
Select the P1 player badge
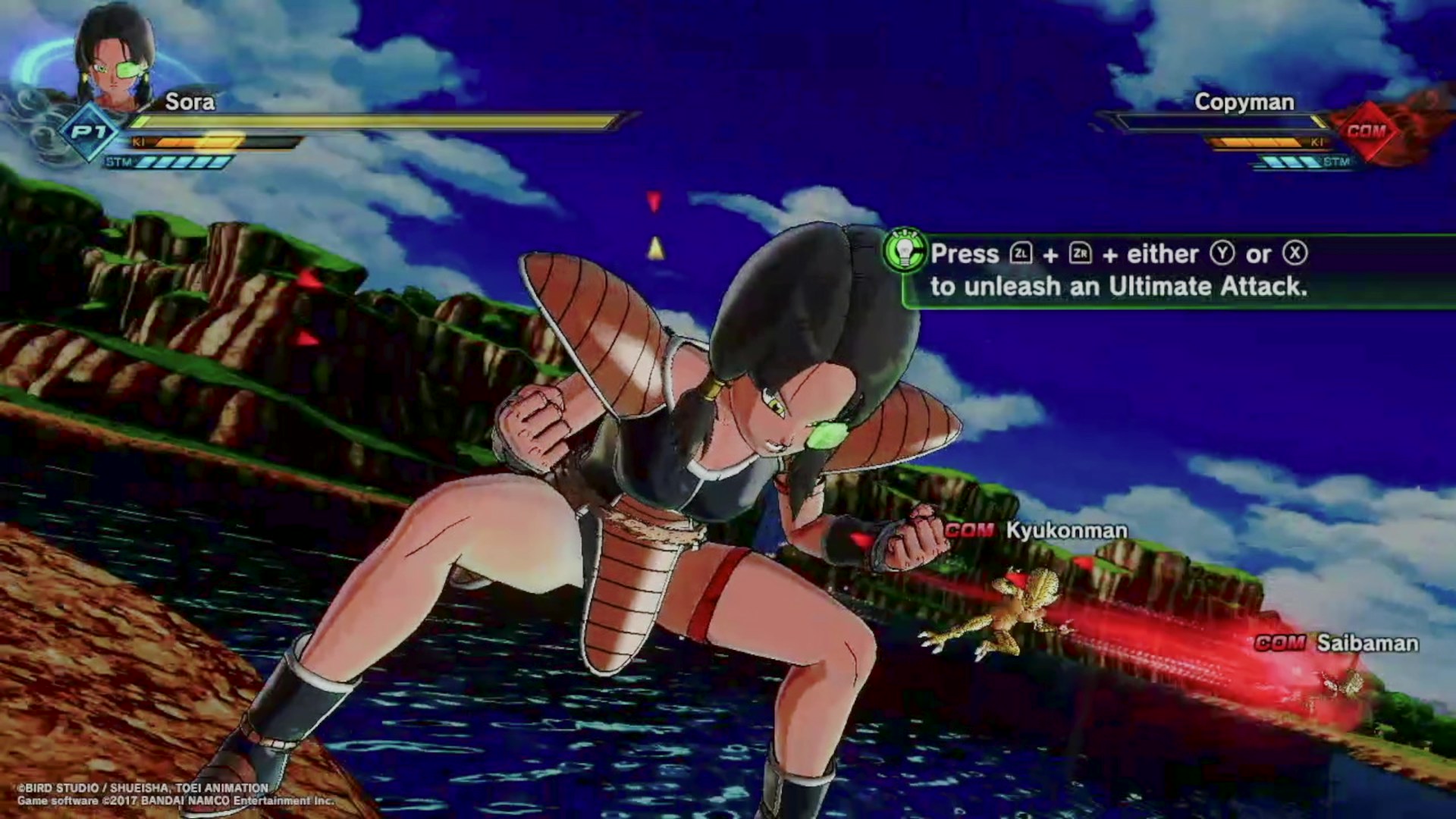click(x=89, y=133)
